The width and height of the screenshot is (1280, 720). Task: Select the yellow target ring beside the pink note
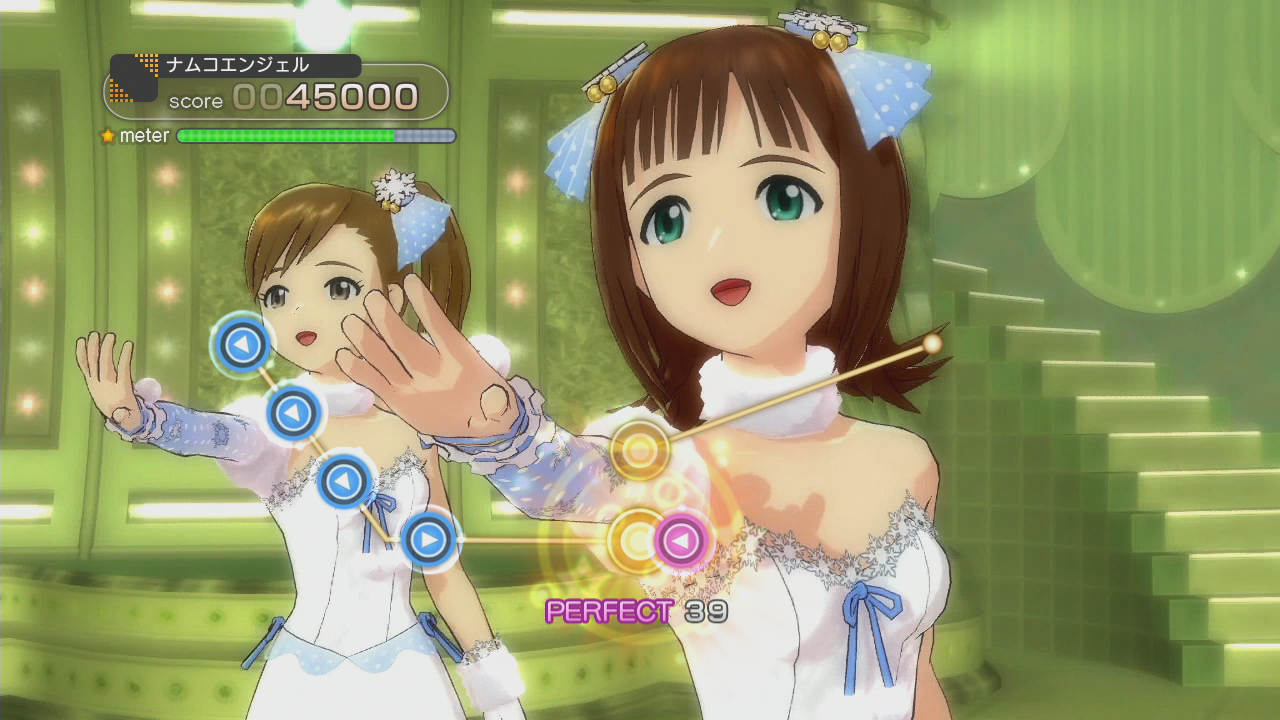[635, 541]
